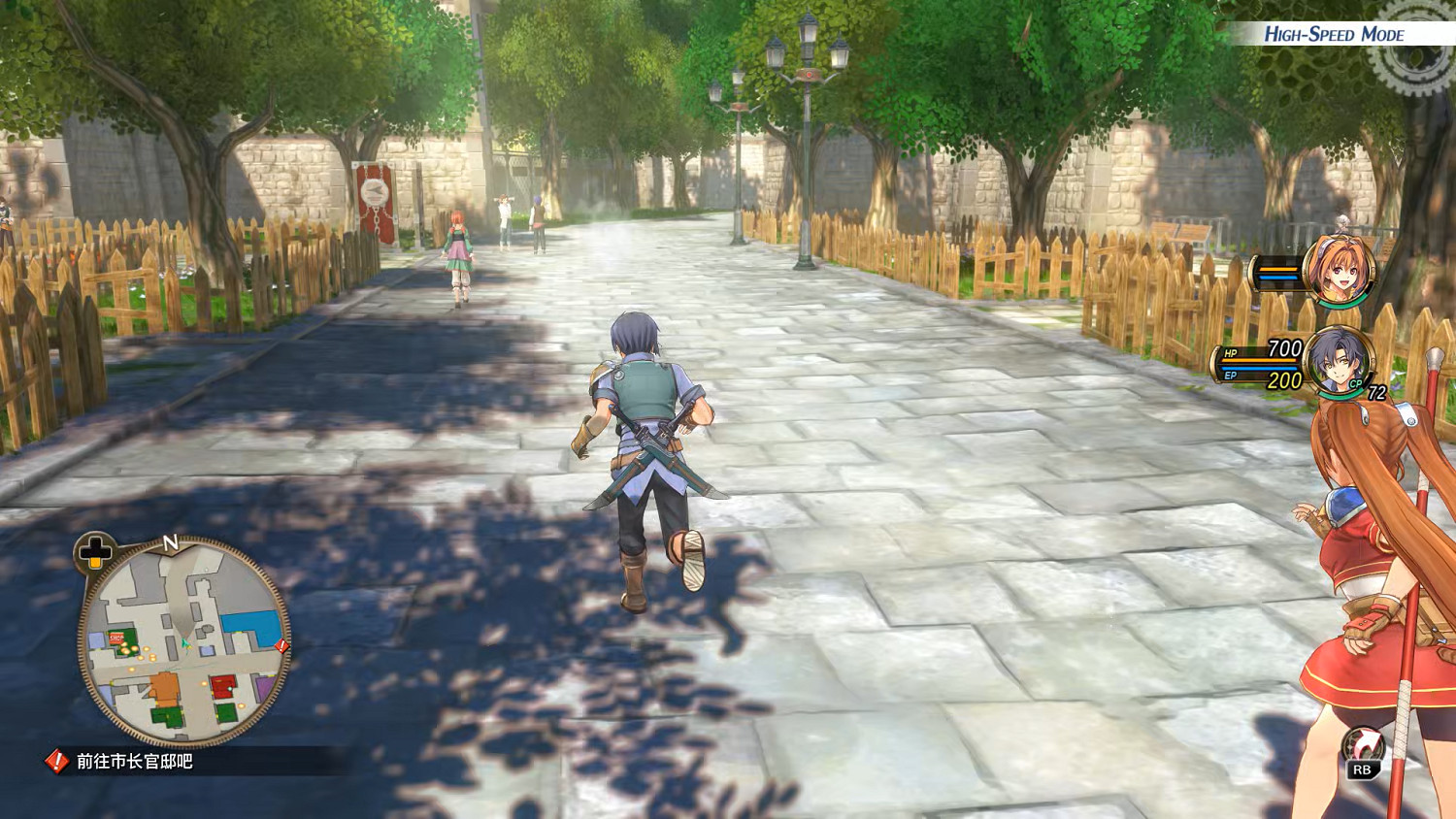Click the green player arrow on the minimap

[x=185, y=645]
